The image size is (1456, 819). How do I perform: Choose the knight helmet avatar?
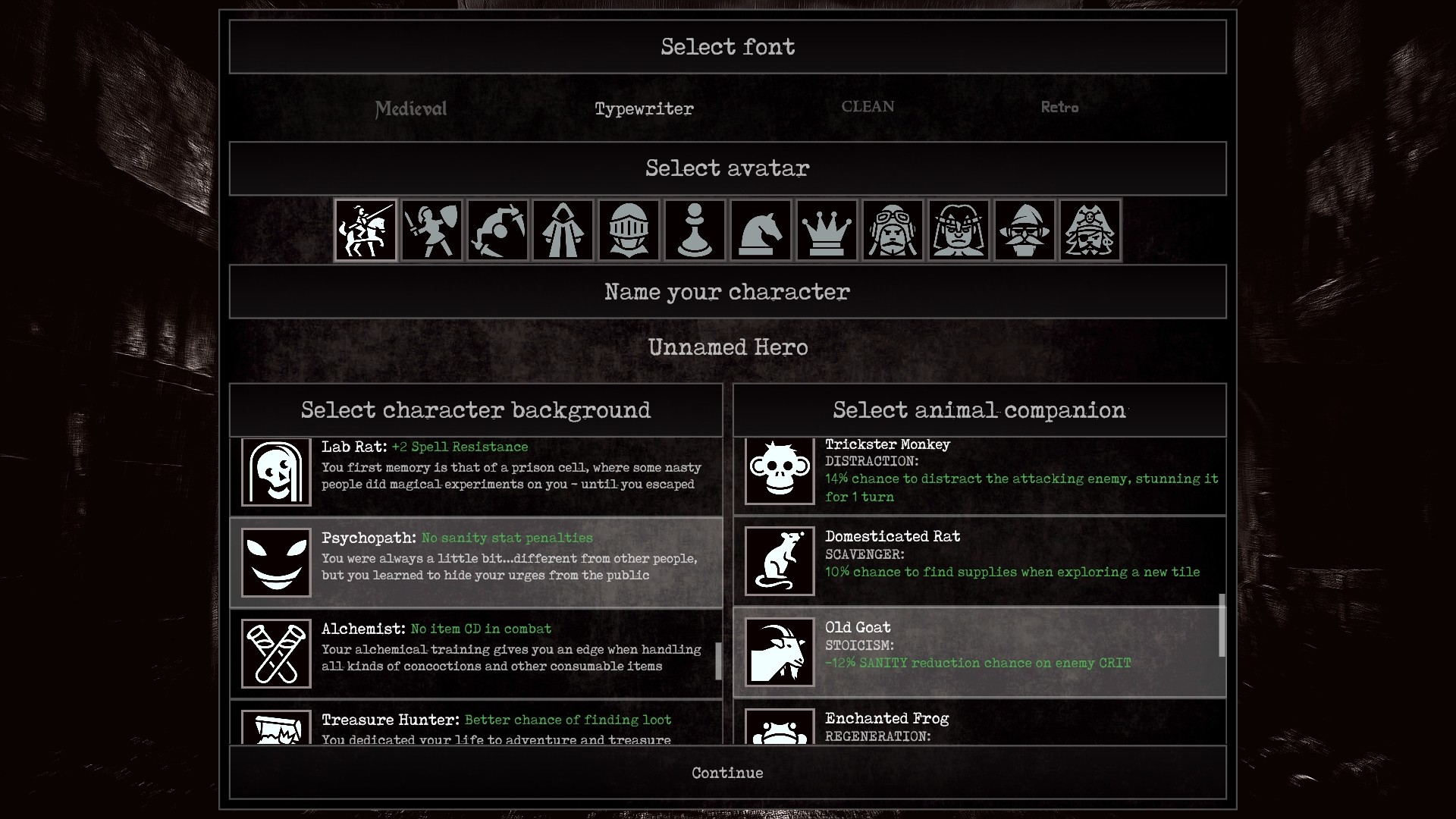click(629, 230)
